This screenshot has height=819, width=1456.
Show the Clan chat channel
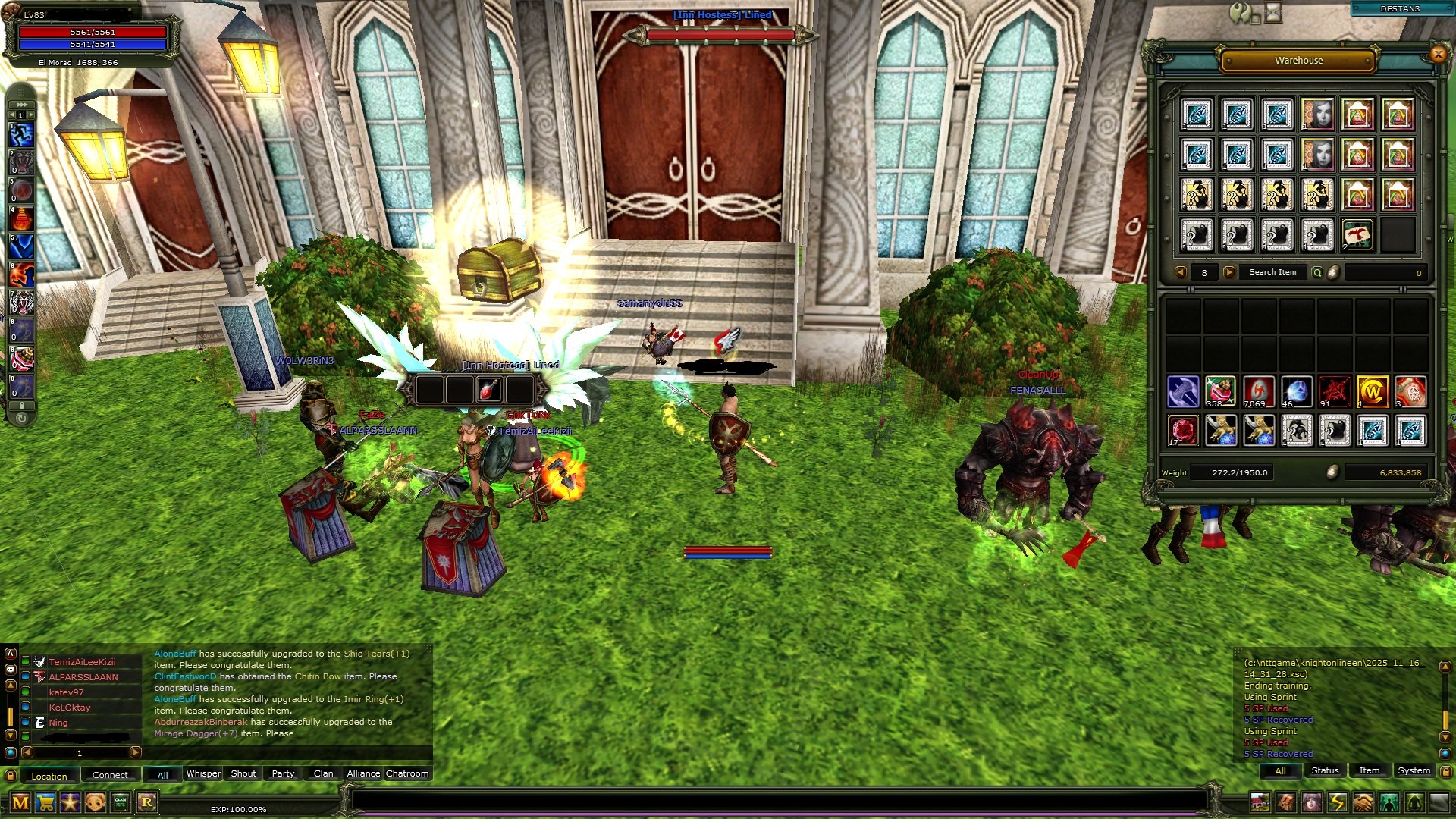[323, 773]
